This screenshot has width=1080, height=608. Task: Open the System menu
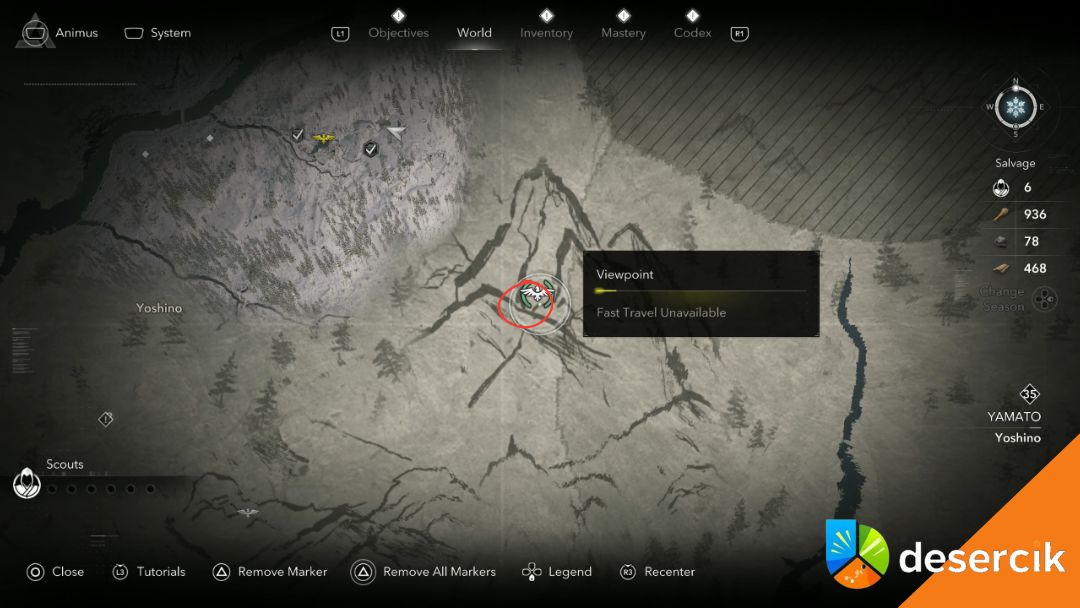coord(158,33)
